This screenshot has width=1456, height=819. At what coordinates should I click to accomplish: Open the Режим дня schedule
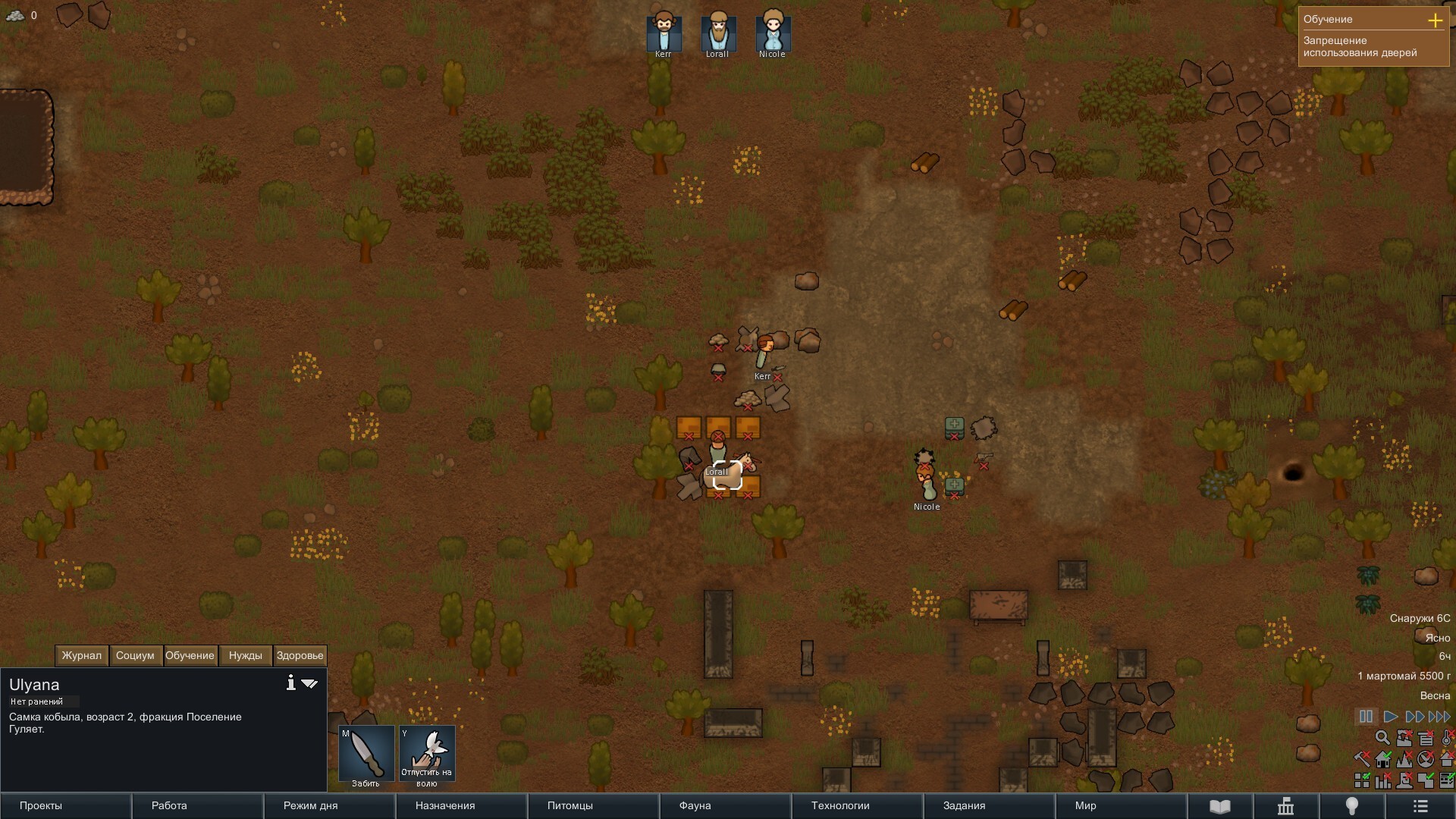[329, 806]
